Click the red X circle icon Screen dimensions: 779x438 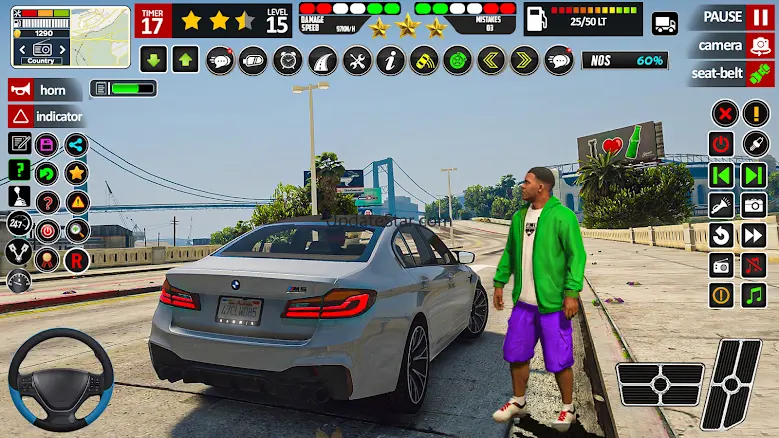point(723,113)
